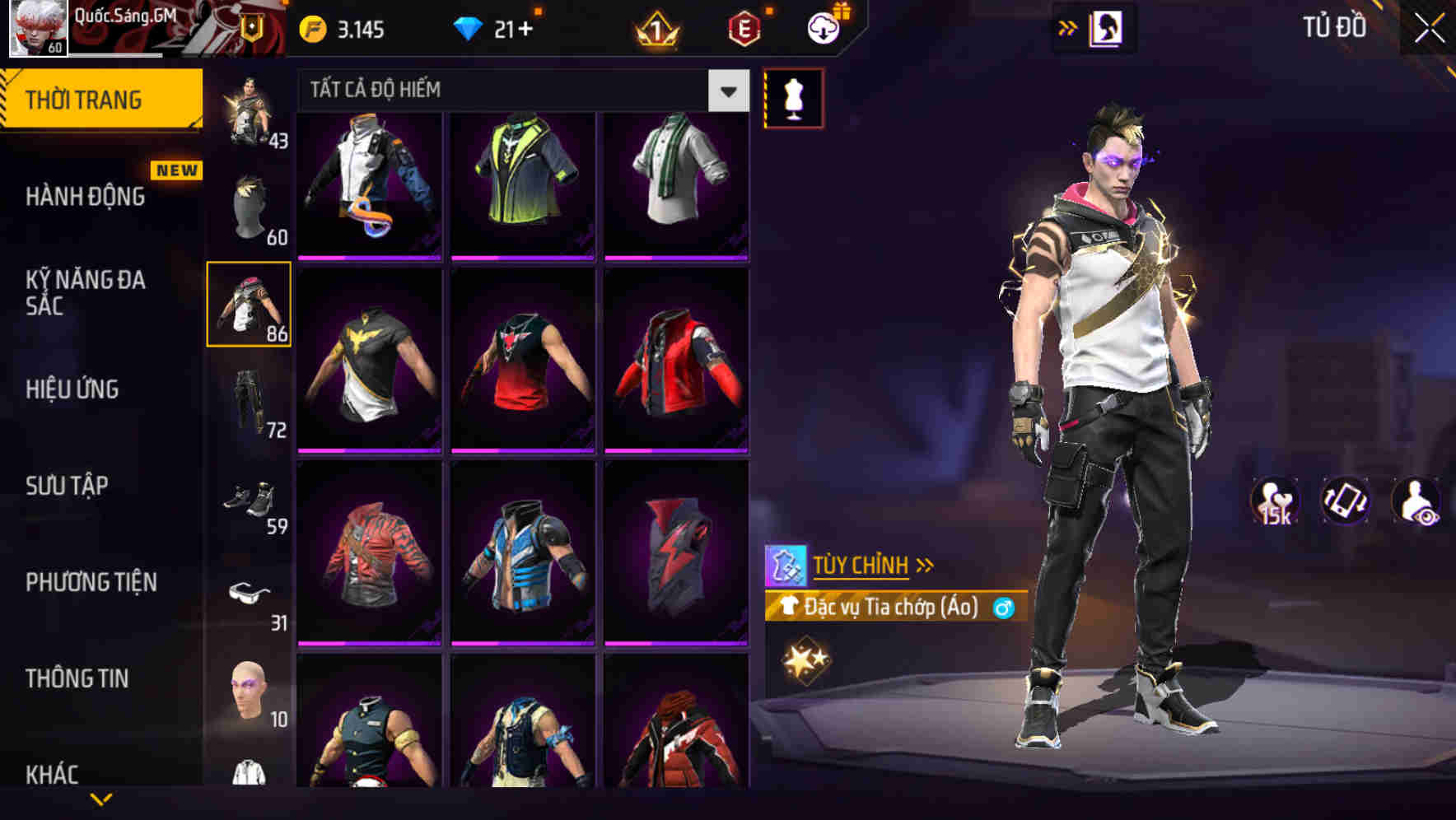Open the gift cloud download icon
Screen dimensions: 1456x820
tap(822, 26)
